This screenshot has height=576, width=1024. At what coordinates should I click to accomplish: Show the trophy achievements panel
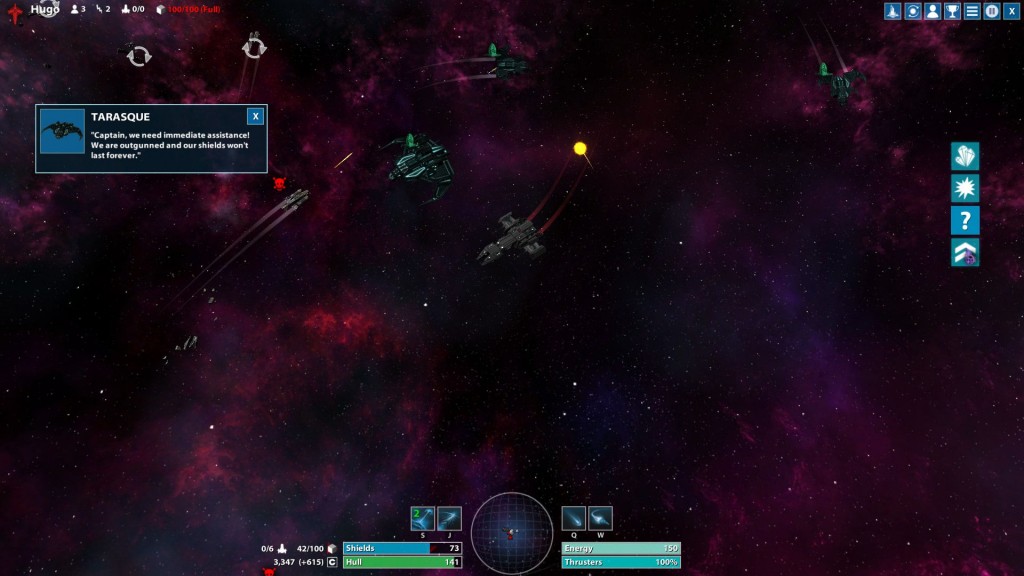952,11
